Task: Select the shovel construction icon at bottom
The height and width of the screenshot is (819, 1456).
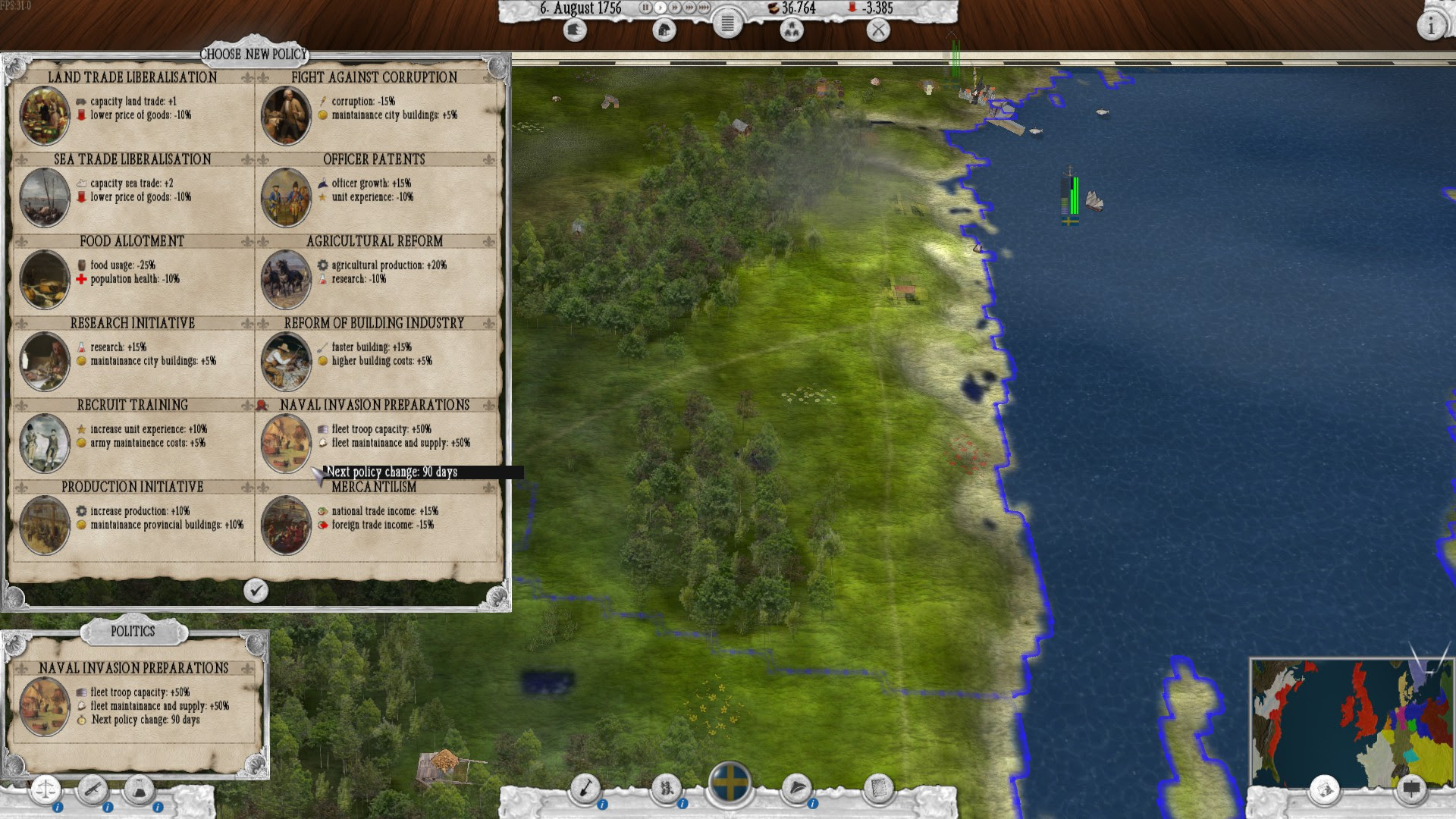Action: (x=585, y=788)
